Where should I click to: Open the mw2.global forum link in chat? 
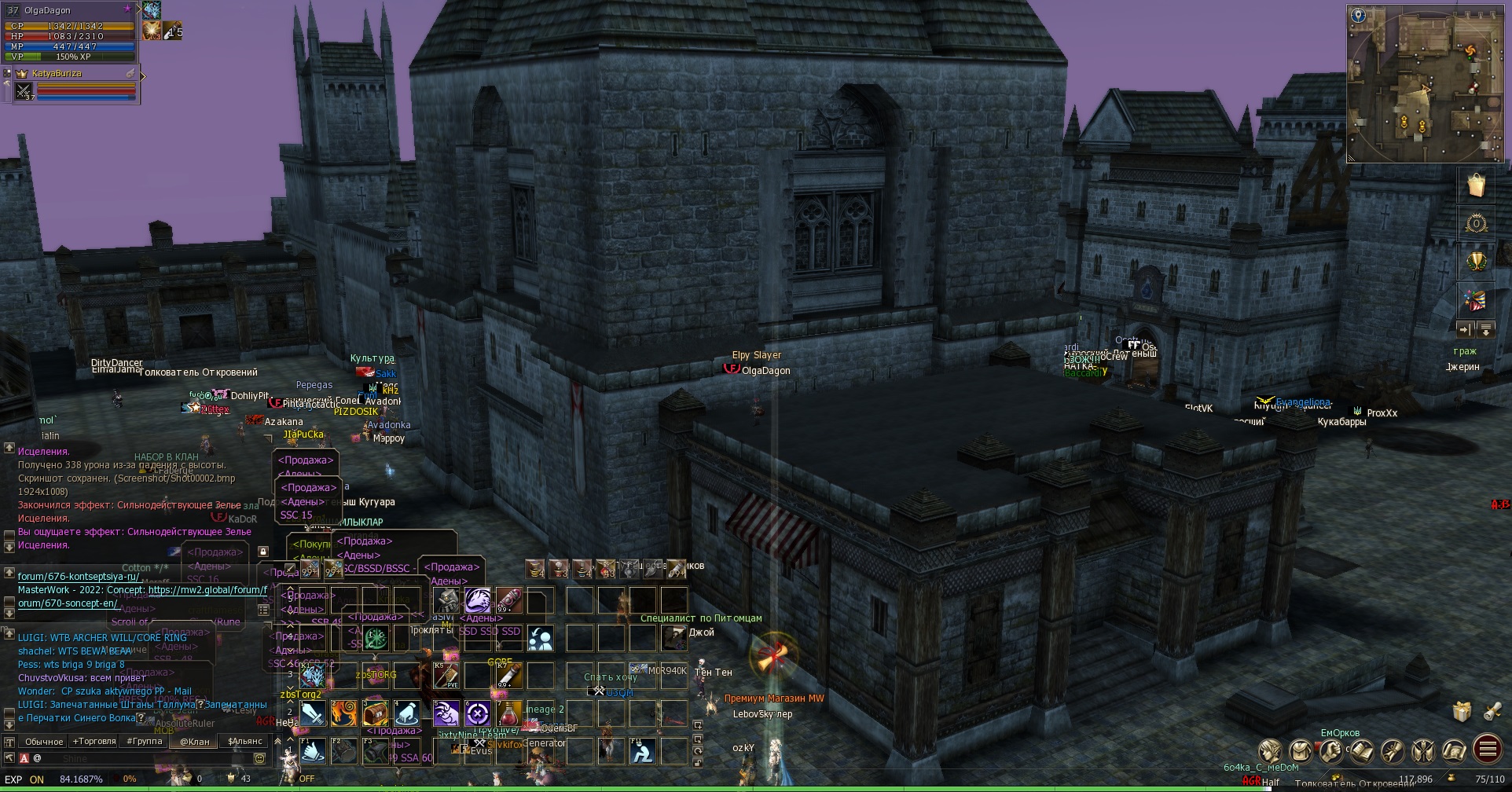[x=207, y=590]
